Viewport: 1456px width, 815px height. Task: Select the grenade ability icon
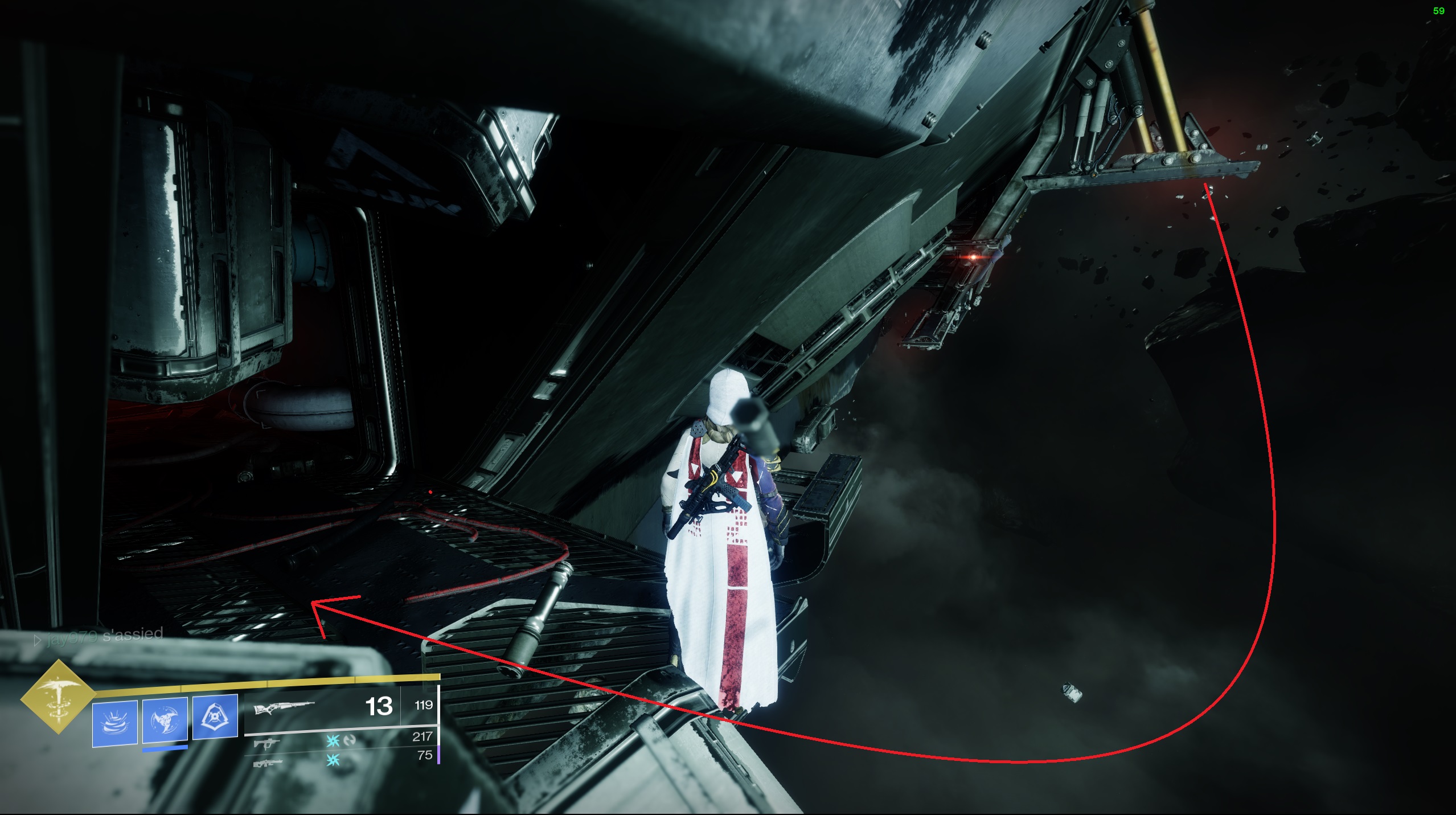pos(115,722)
